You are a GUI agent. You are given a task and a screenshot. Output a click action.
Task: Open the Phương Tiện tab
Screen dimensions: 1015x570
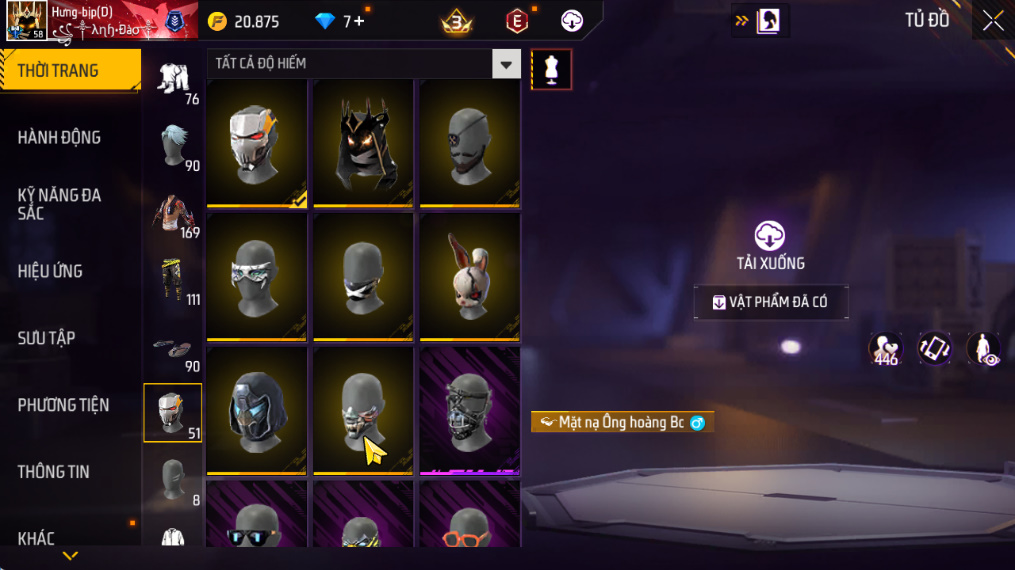point(63,405)
